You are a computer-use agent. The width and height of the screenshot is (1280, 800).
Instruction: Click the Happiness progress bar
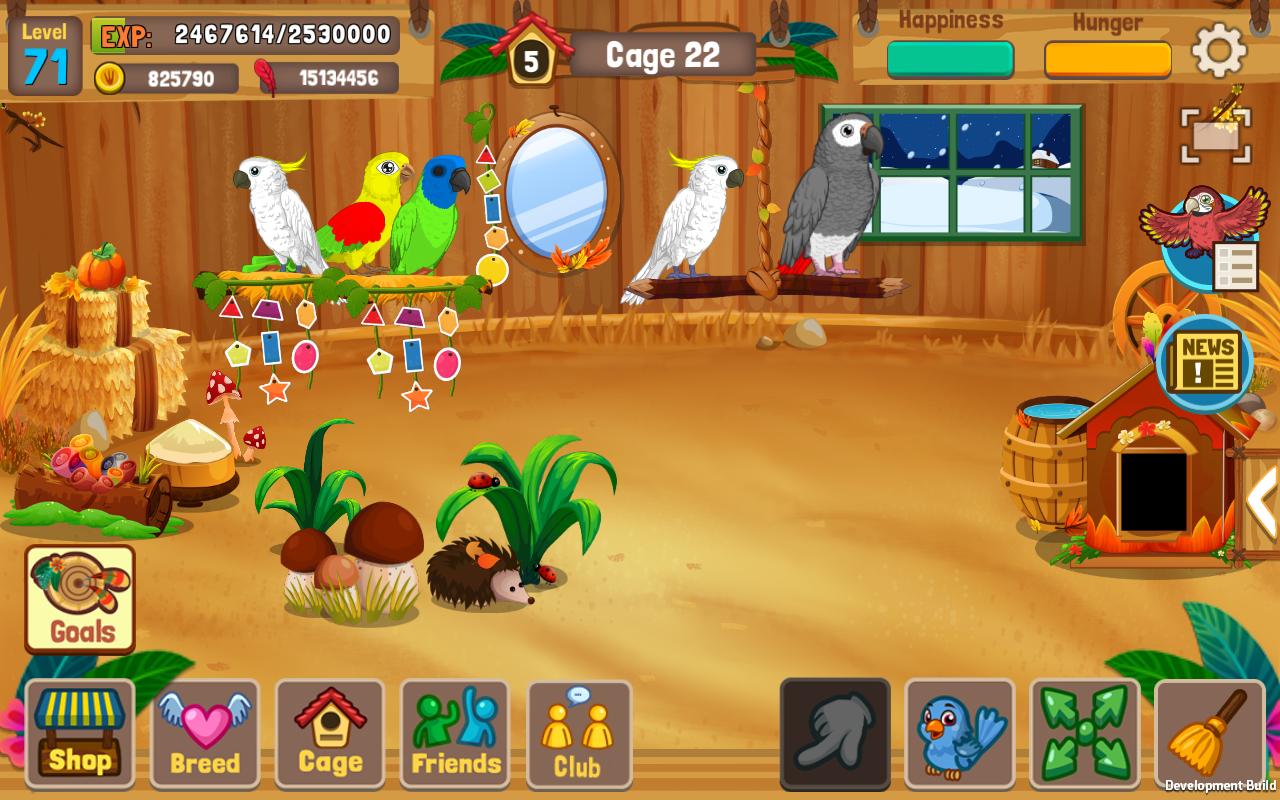pos(950,60)
